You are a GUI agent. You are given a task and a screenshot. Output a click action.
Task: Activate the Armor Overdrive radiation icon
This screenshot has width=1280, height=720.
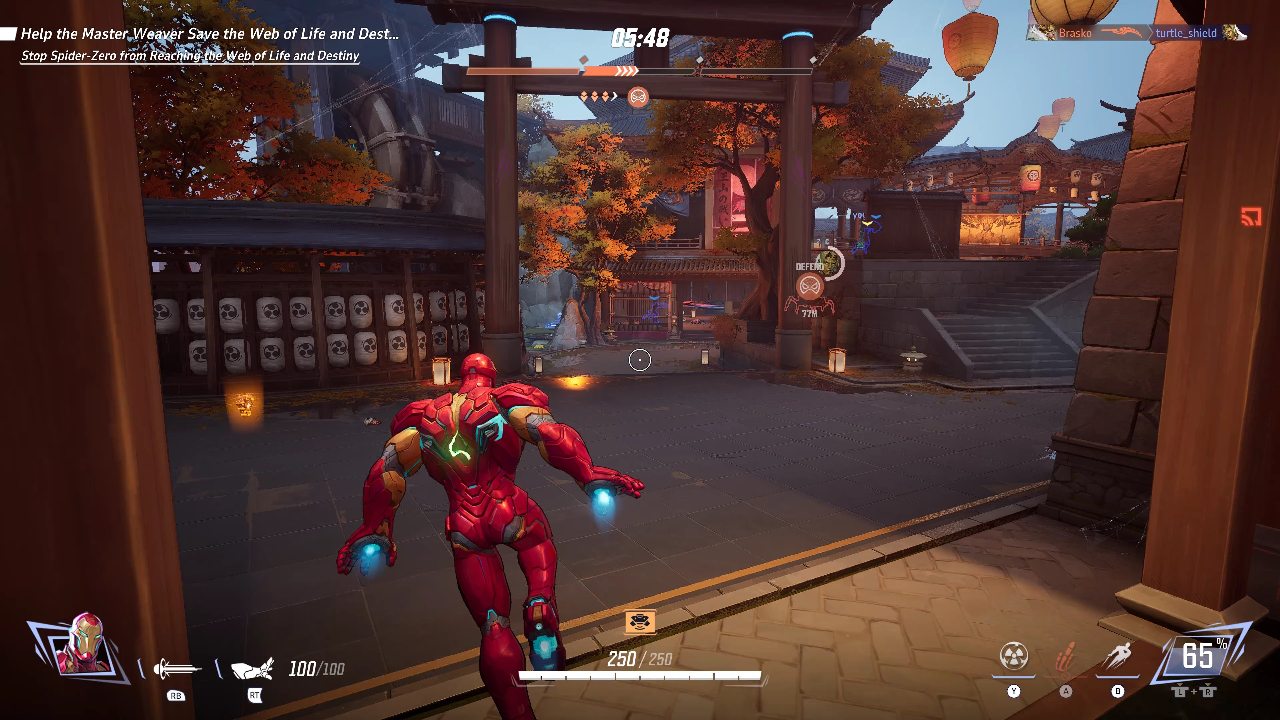pos(1014,657)
